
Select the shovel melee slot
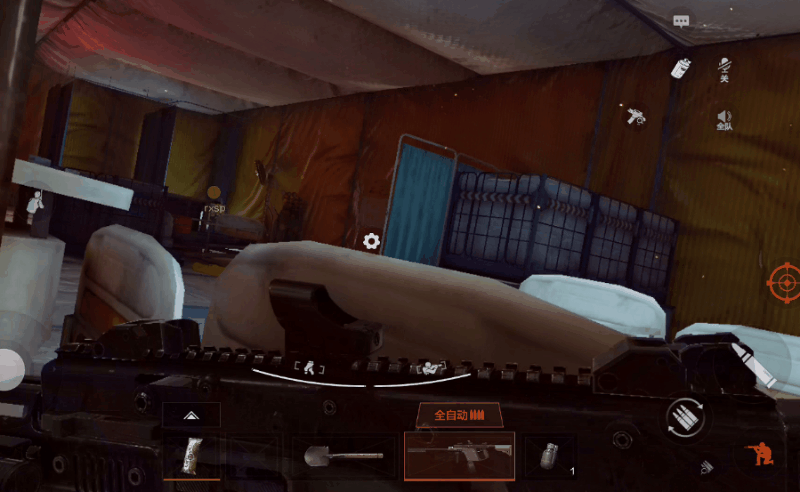[343, 456]
